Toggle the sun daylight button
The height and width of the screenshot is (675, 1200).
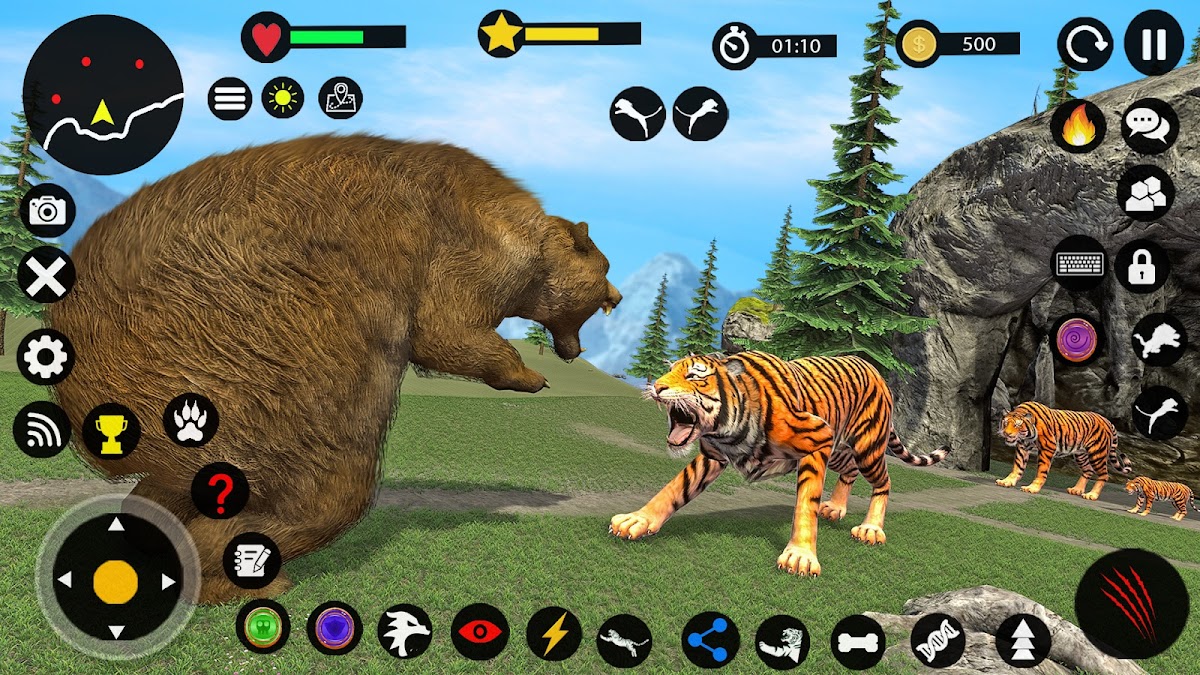[283, 98]
